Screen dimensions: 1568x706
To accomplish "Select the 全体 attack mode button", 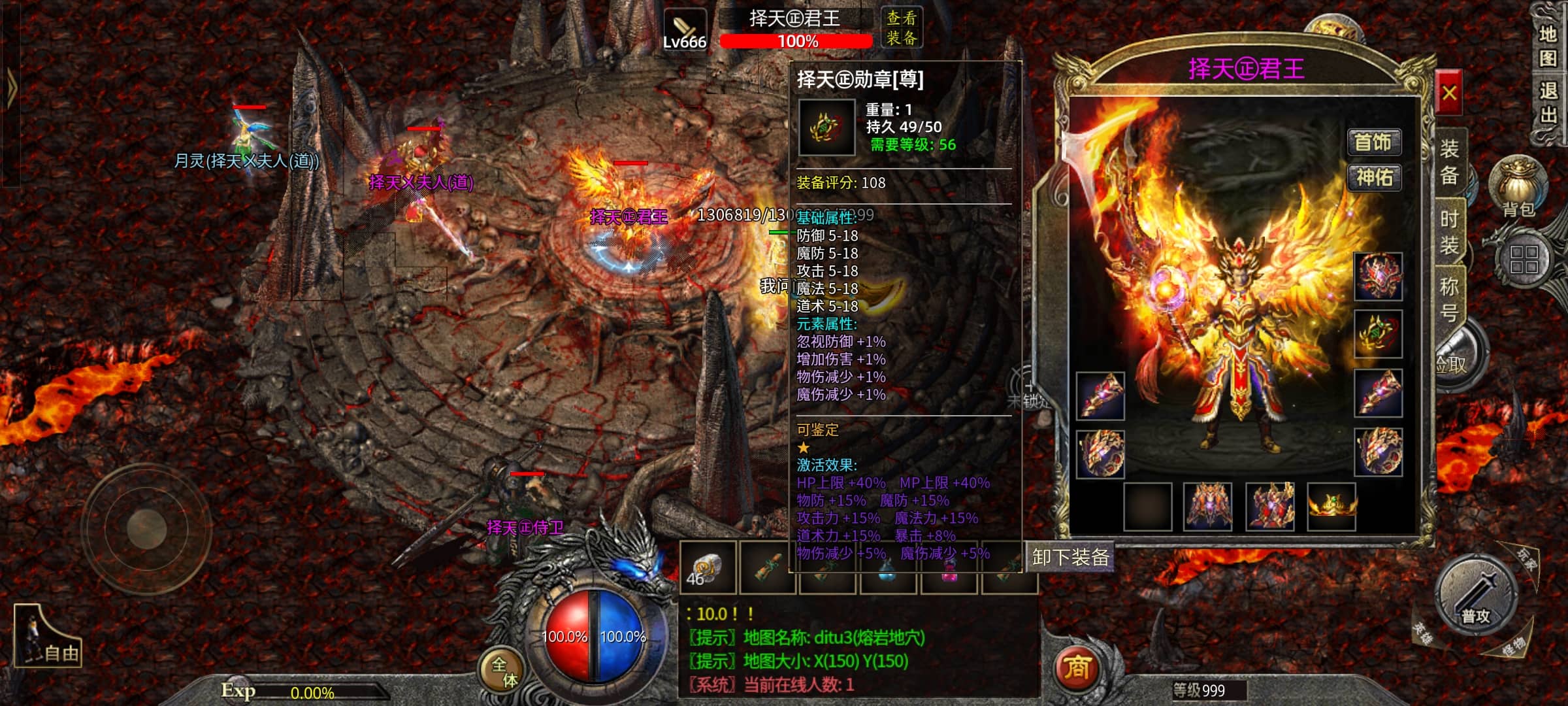I will pyautogui.click(x=504, y=671).
